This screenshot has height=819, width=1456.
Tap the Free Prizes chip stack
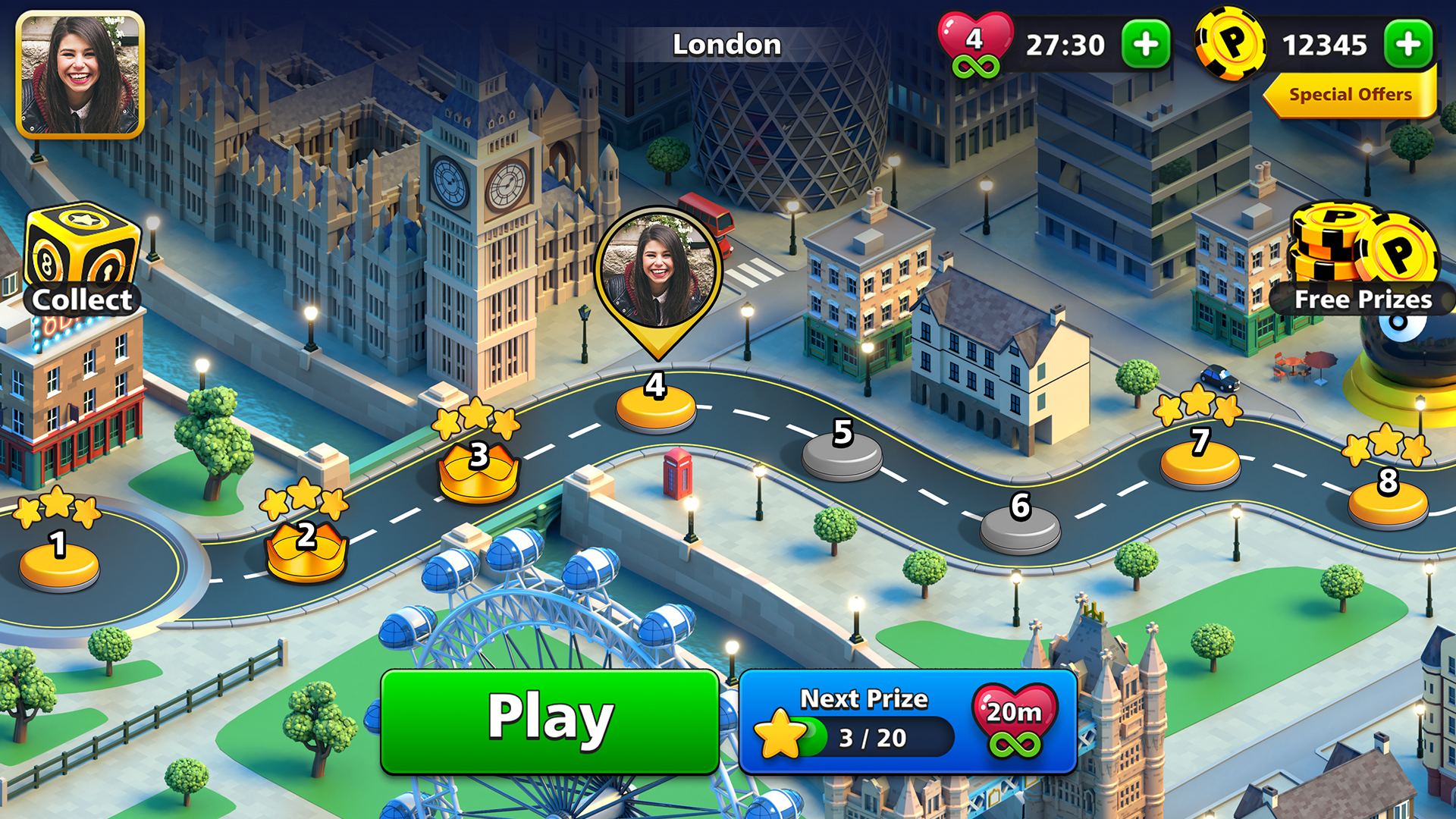1357,243
